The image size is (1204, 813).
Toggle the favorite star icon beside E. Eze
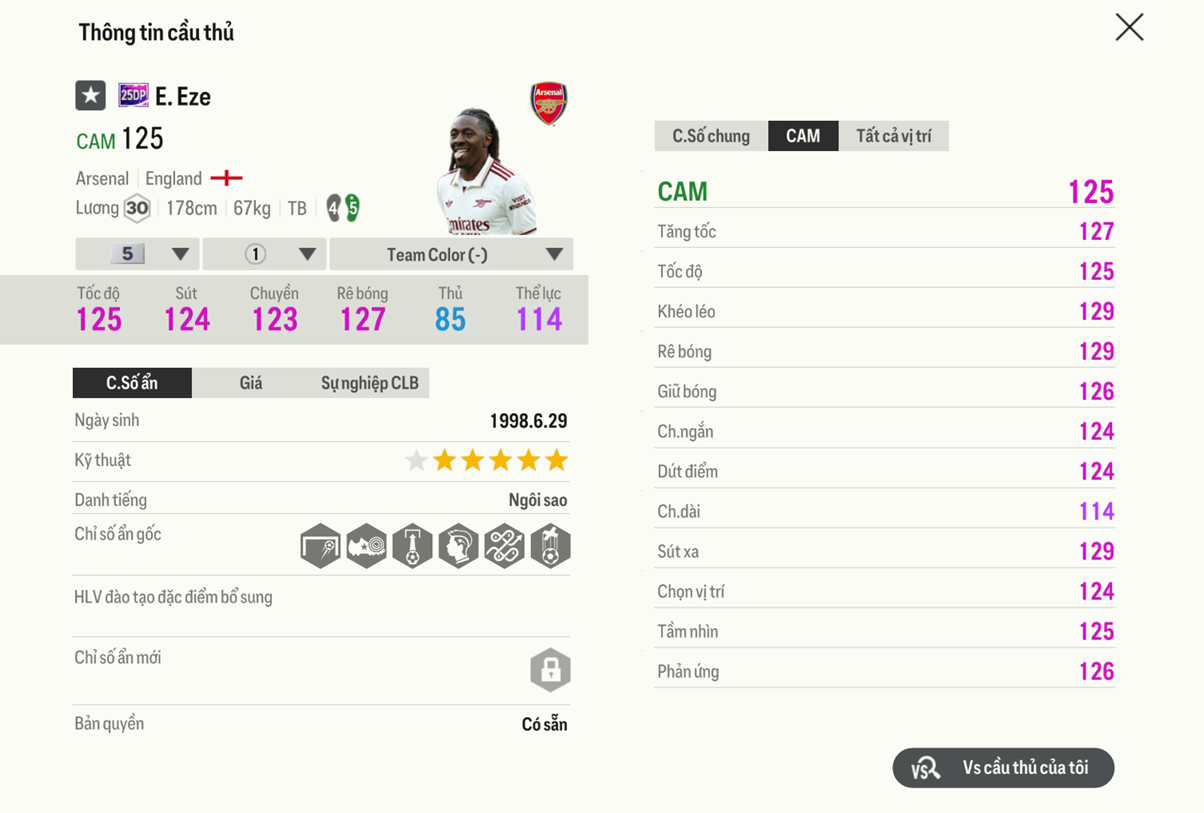91,96
